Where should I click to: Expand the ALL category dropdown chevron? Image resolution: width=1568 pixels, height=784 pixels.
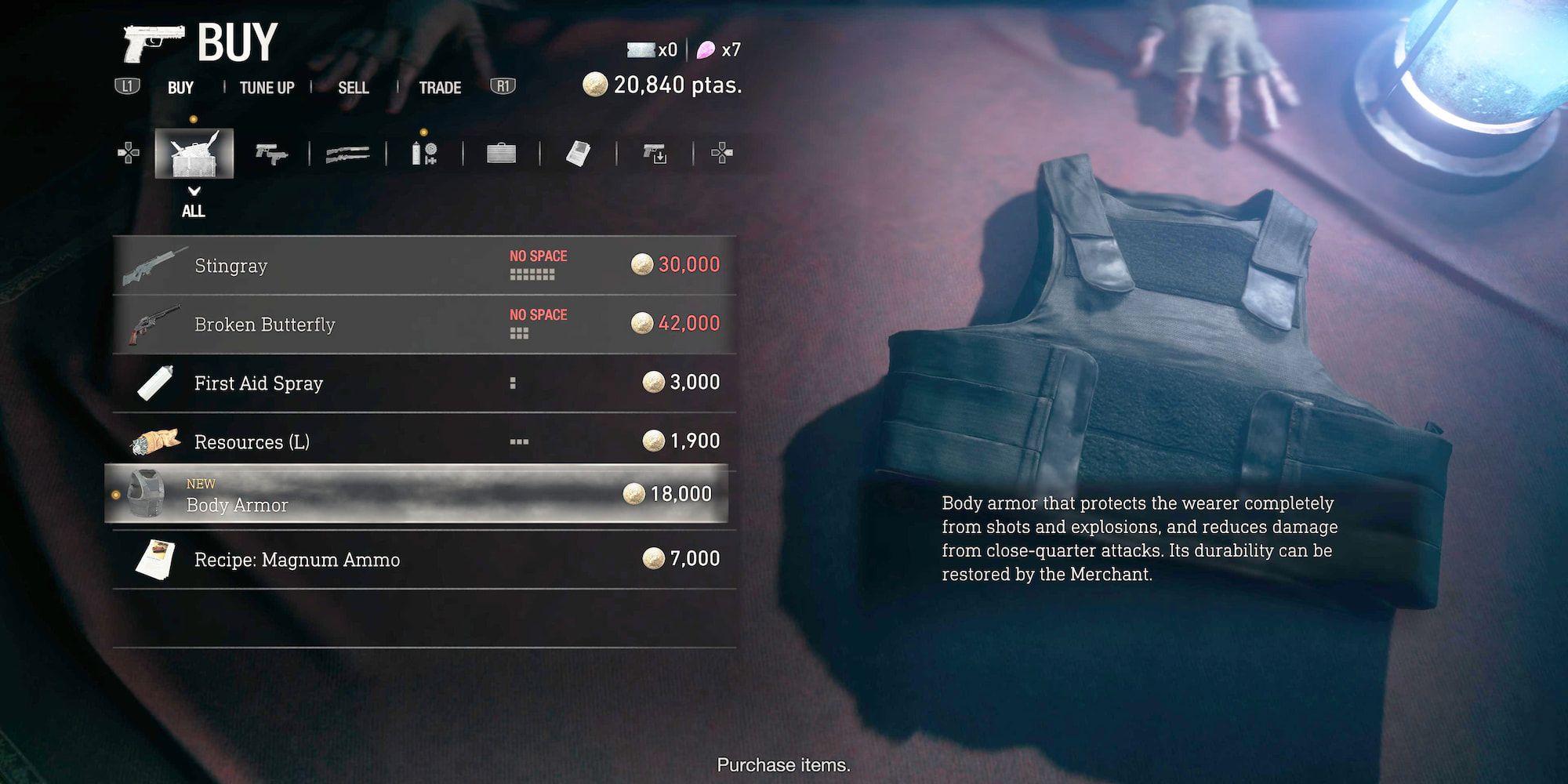193,190
